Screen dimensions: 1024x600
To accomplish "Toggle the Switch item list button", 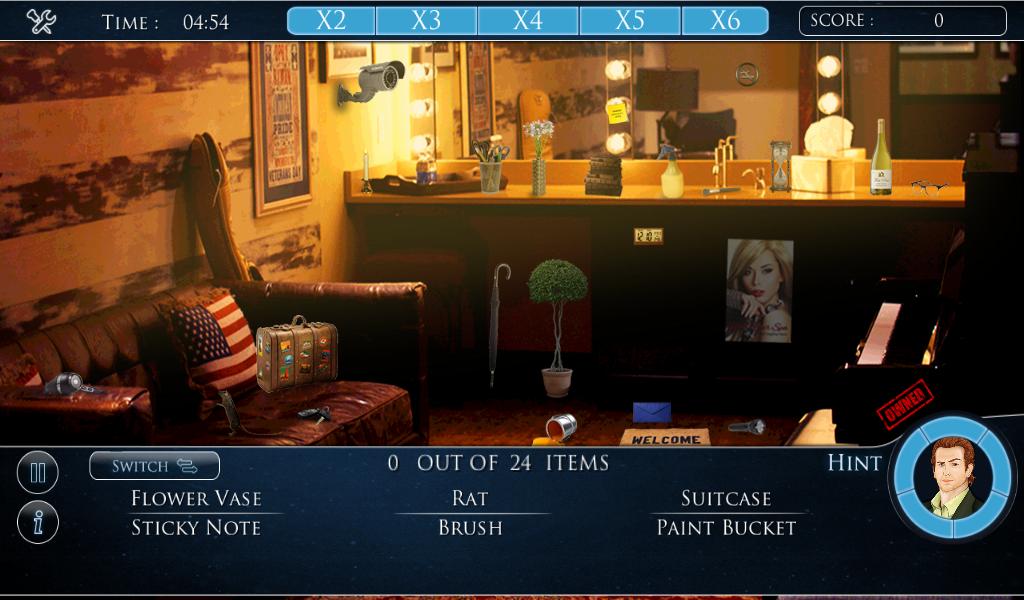I will [x=154, y=465].
